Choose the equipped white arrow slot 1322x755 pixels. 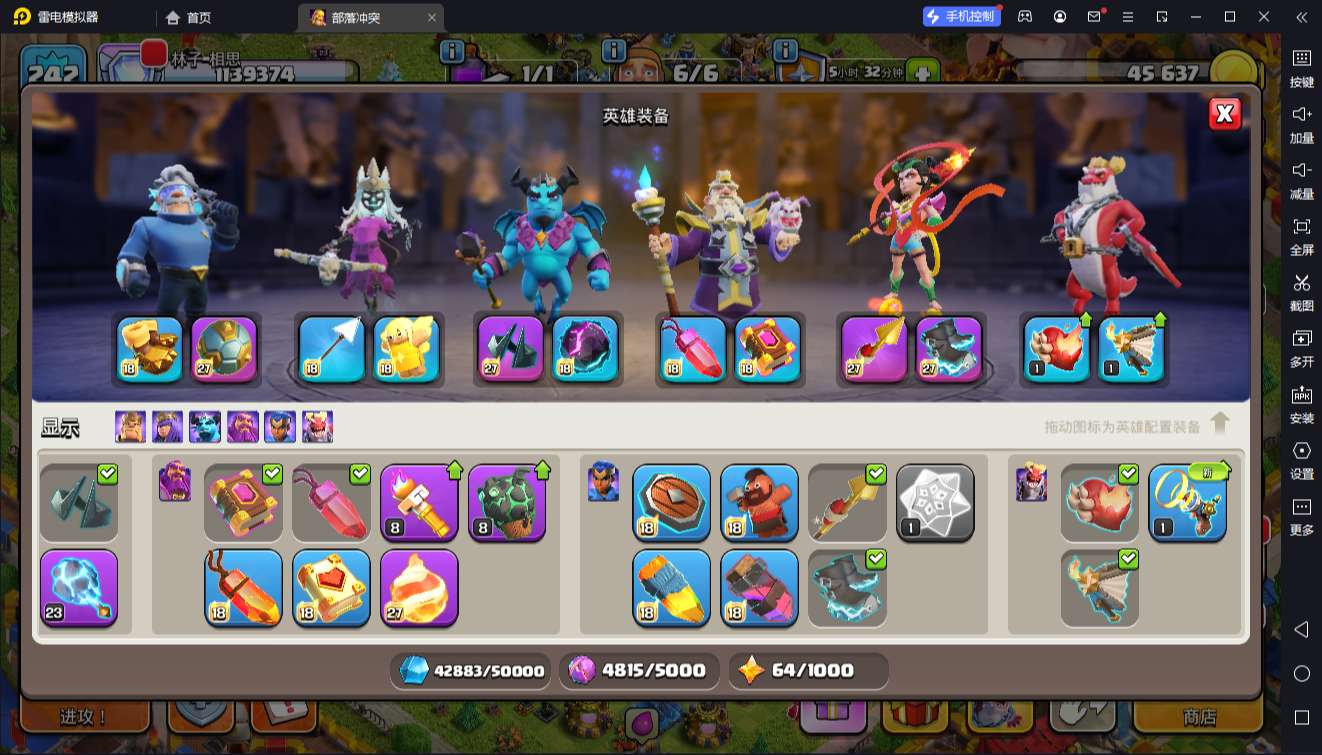[x=332, y=350]
